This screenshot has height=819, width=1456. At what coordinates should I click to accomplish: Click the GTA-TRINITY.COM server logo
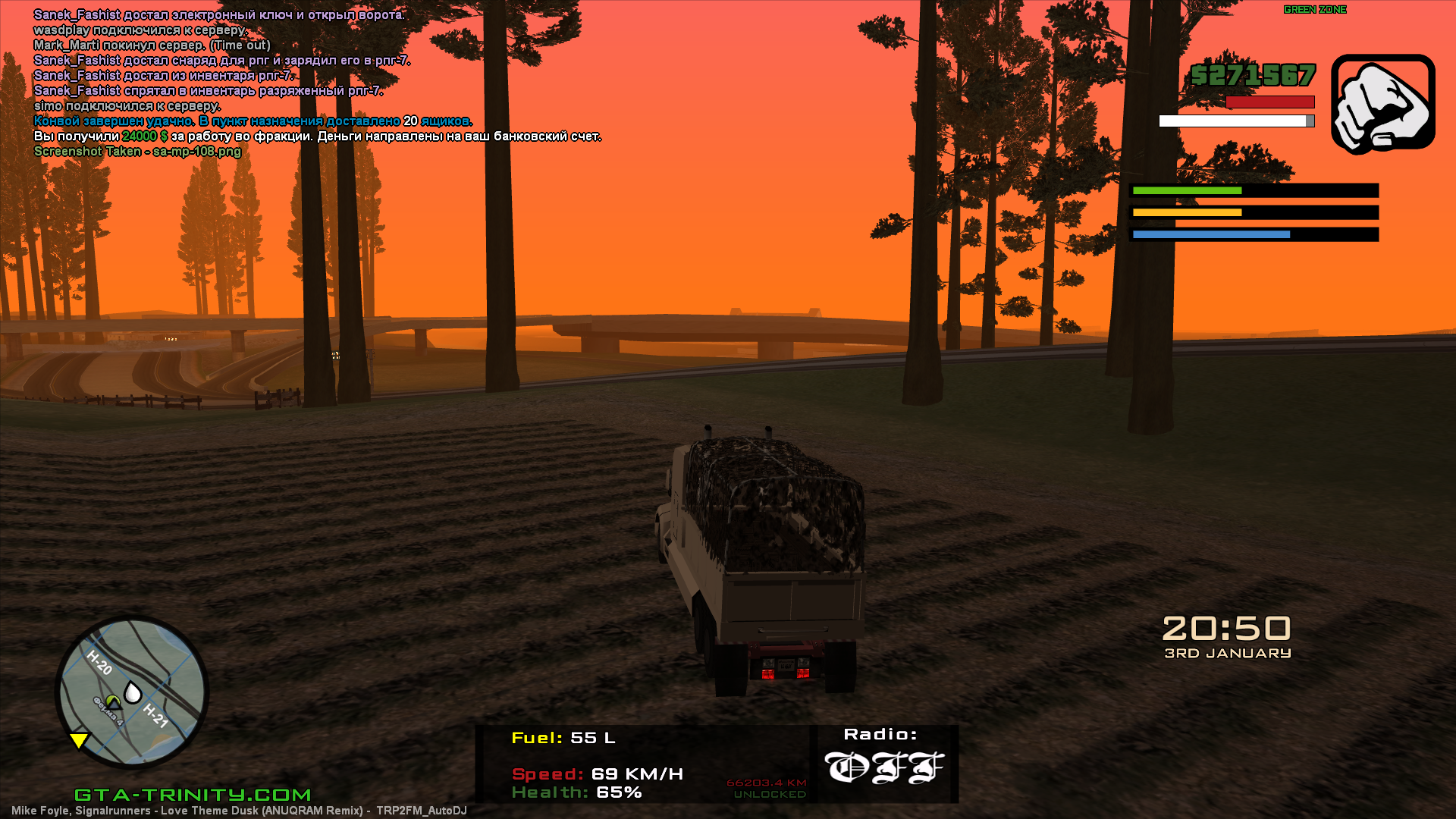pos(193,794)
